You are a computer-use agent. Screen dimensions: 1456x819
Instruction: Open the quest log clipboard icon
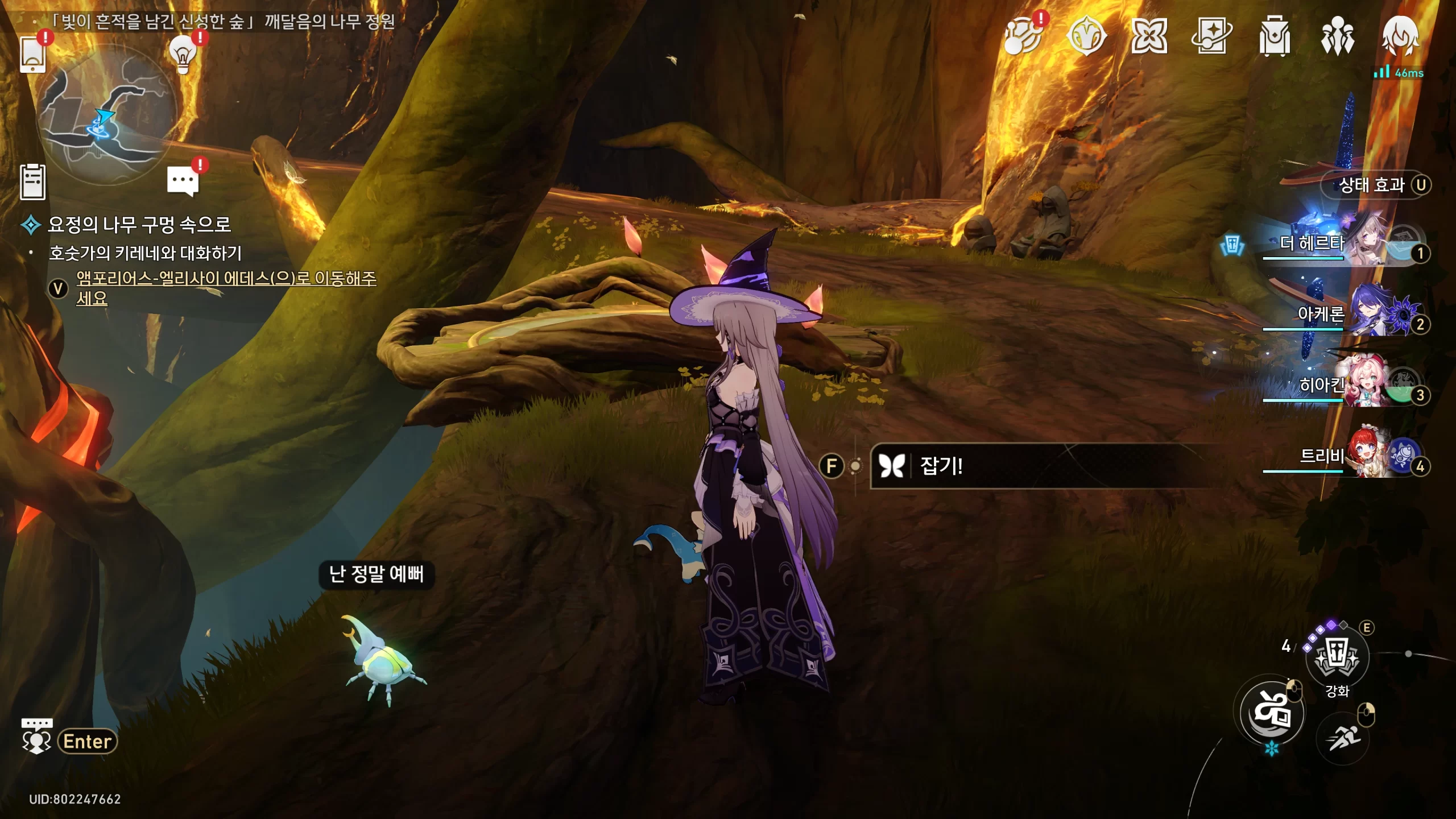[x=32, y=182]
